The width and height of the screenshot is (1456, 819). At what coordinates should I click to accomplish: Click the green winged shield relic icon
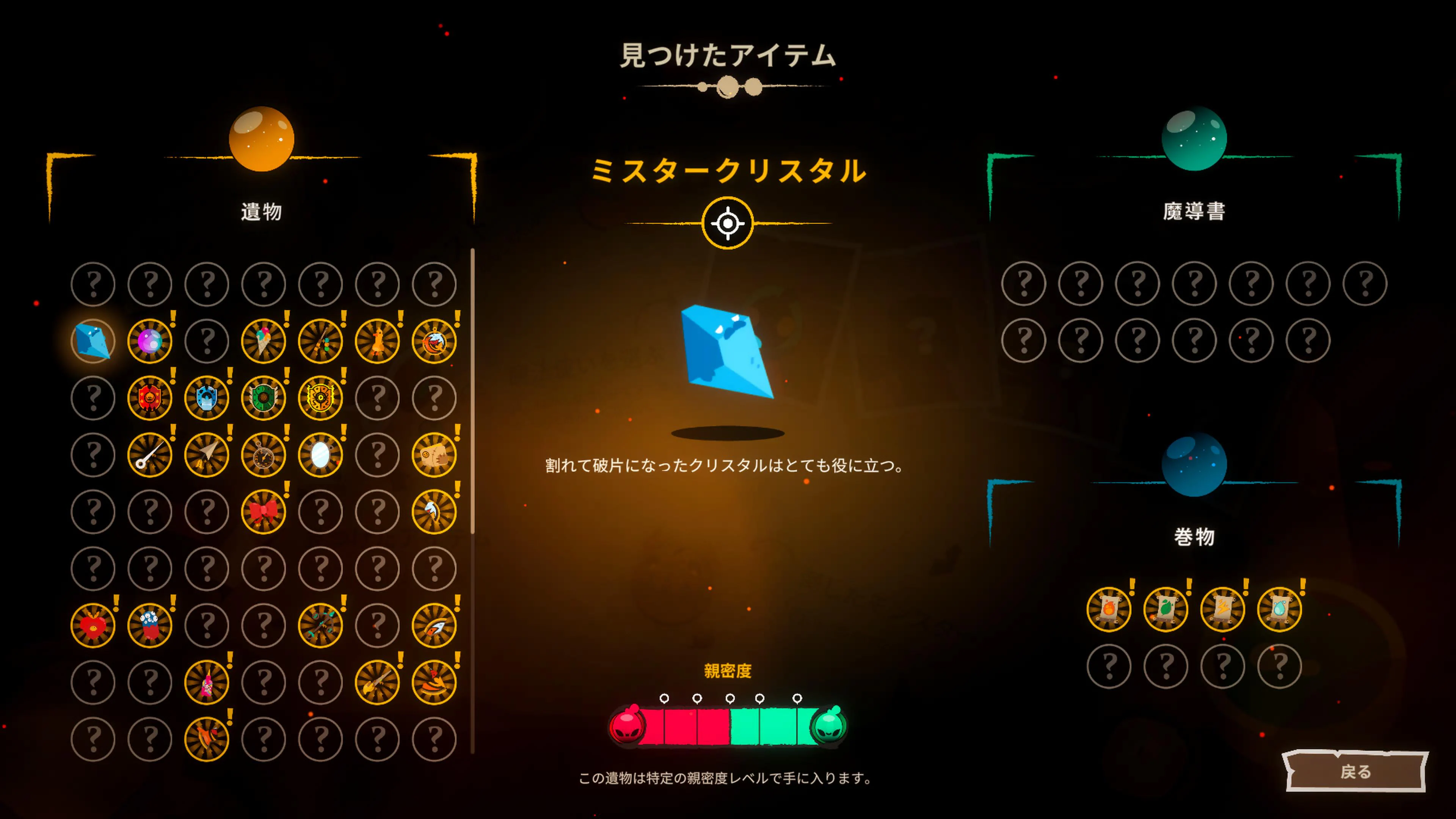coord(264,397)
